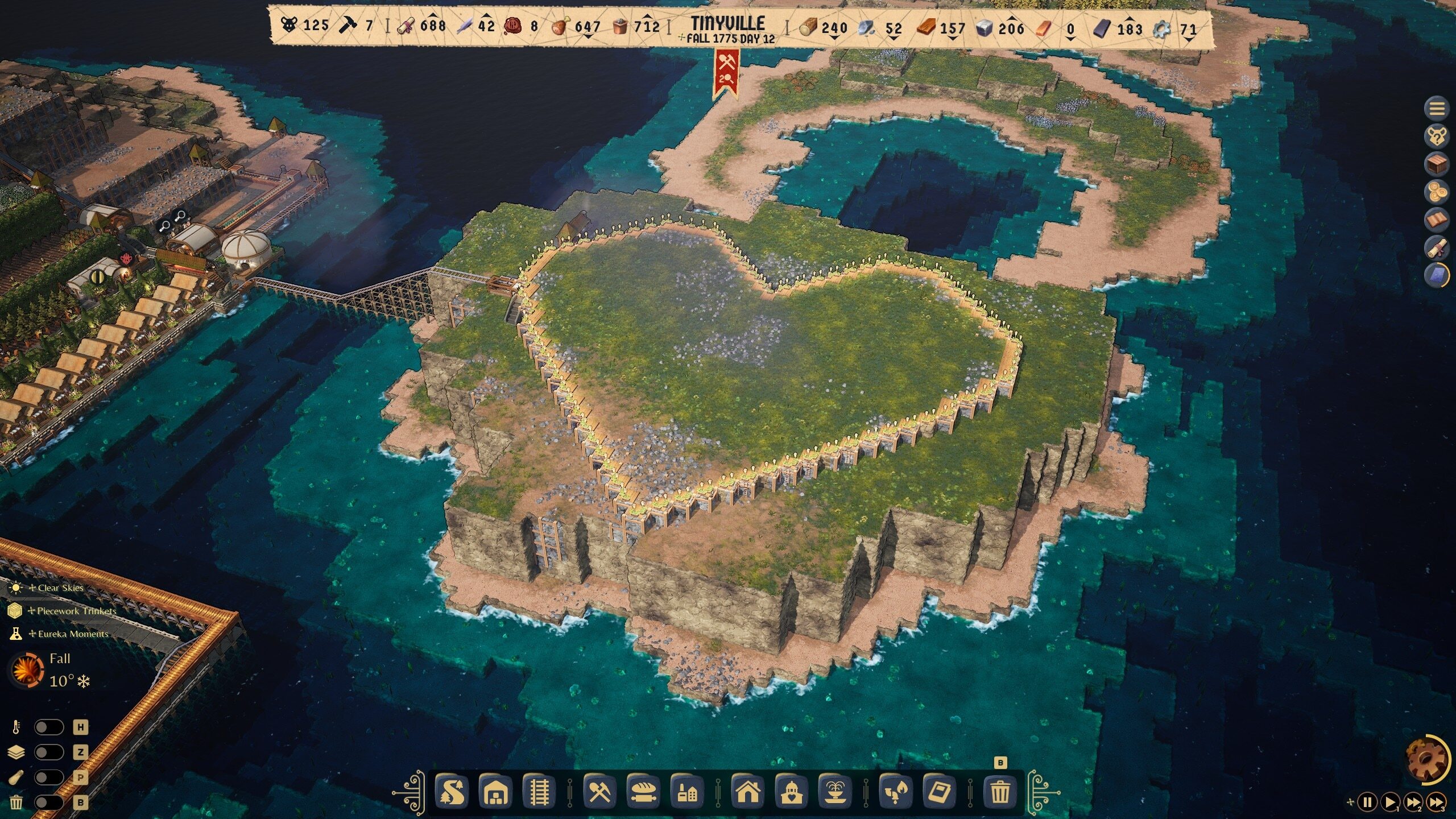Open the railway tracks build category
1456x819 pixels.
pyautogui.click(x=539, y=792)
